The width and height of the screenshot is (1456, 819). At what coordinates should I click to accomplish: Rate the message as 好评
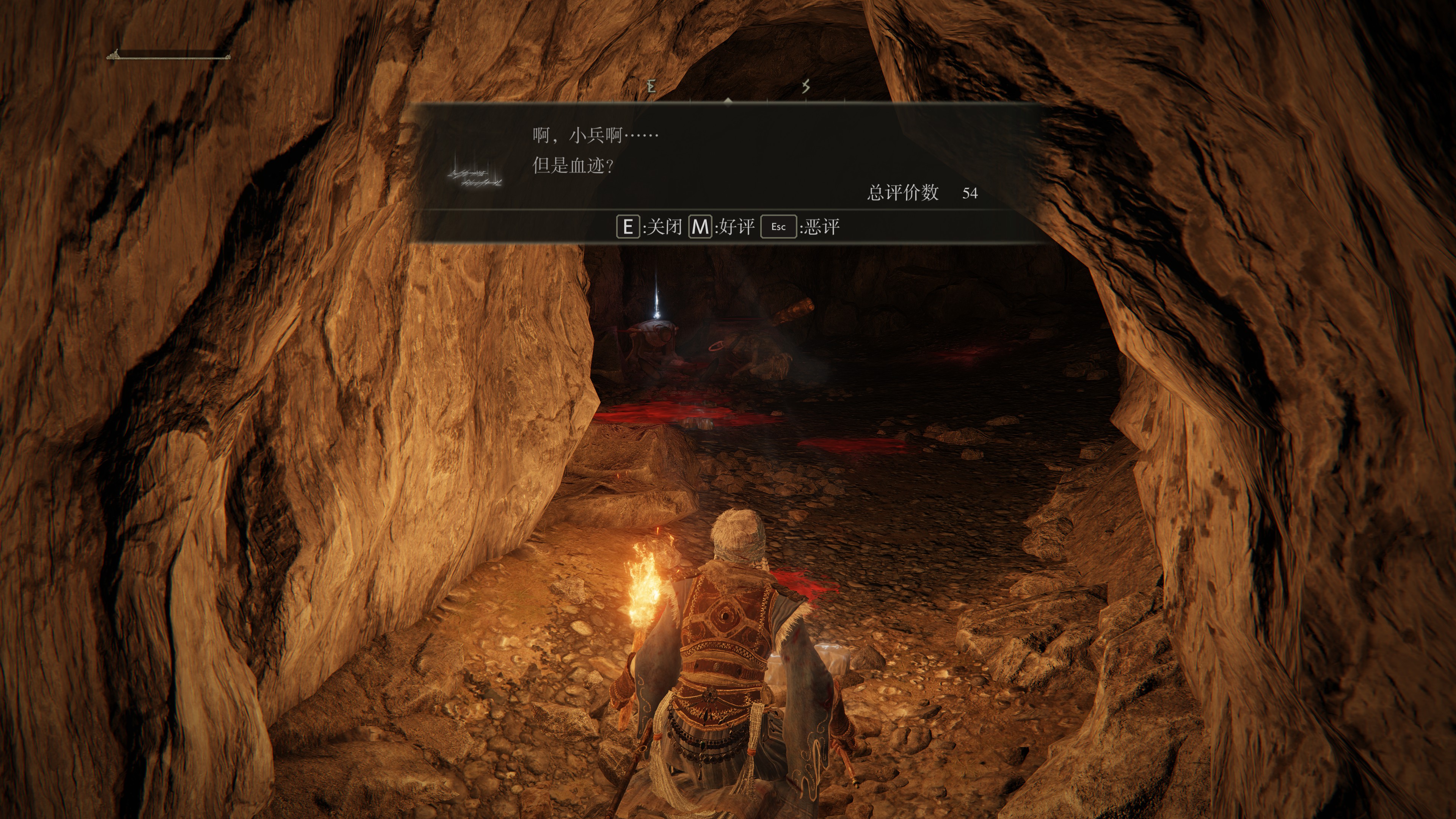click(x=722, y=227)
